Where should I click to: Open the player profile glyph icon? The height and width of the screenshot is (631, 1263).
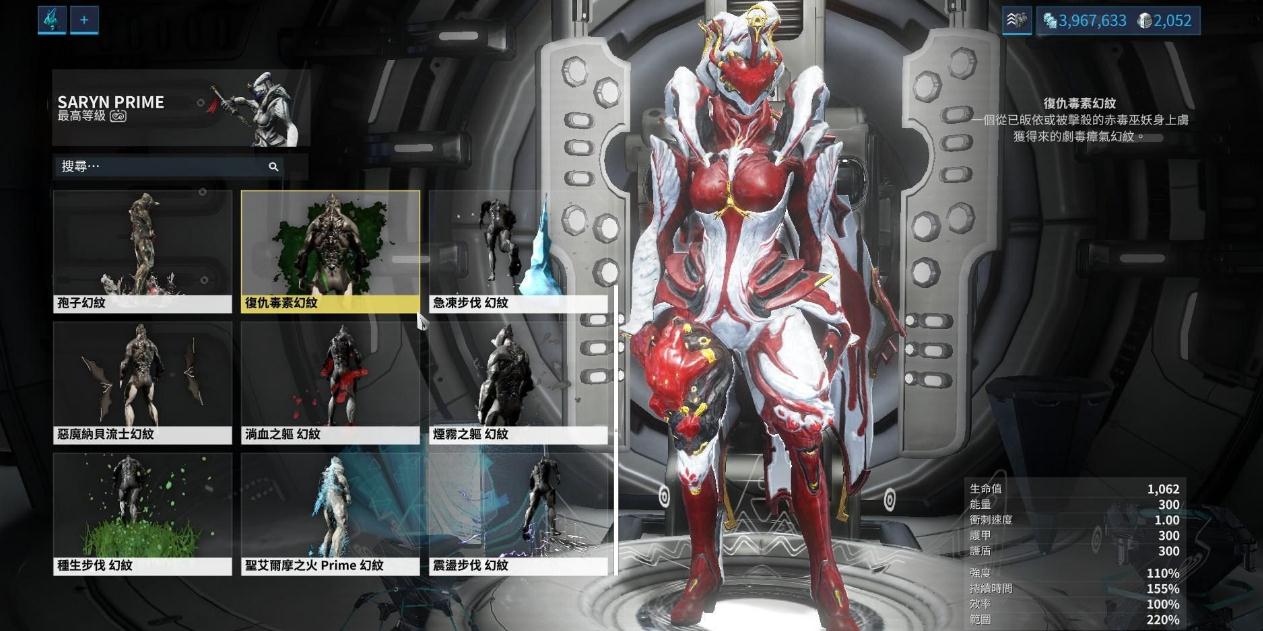[x=52, y=19]
